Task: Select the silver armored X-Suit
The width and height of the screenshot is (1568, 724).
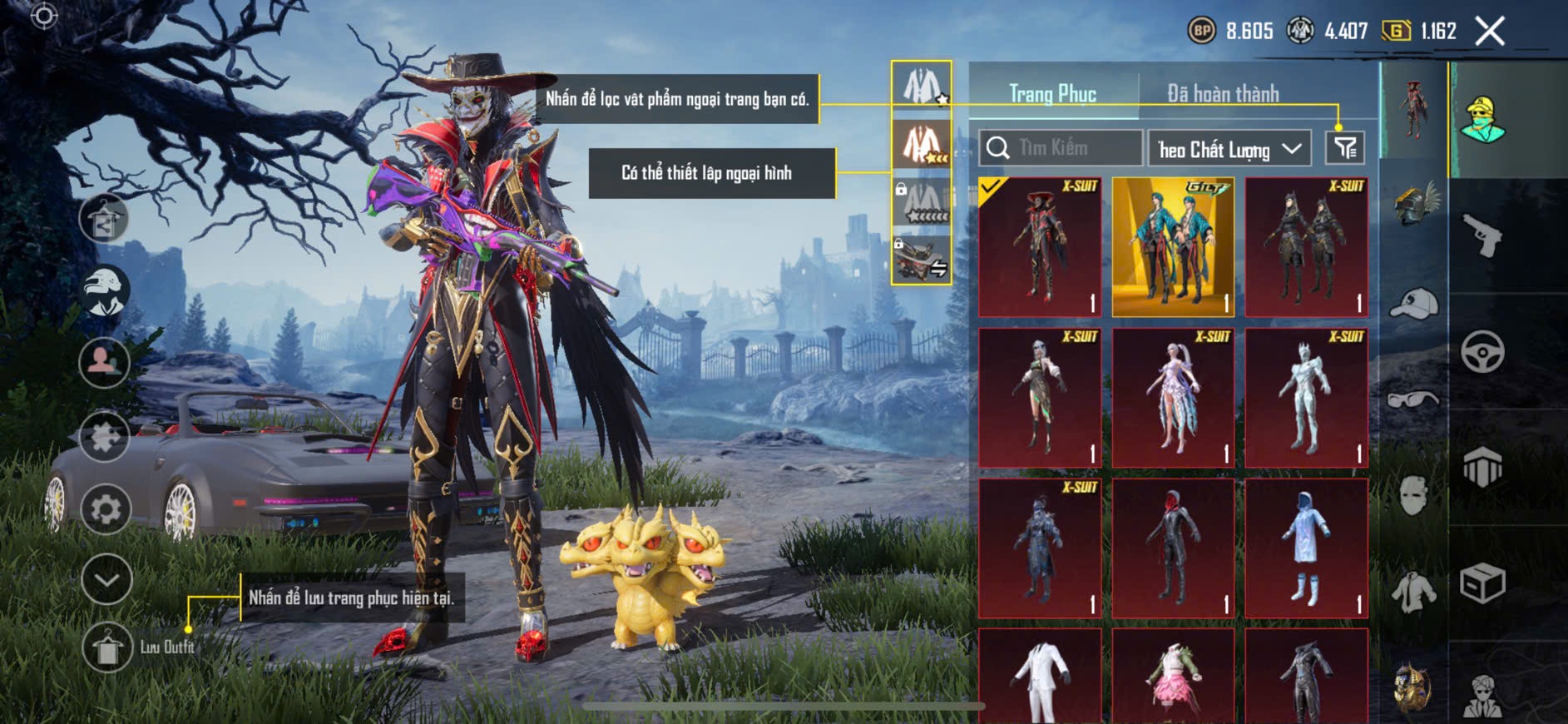Action: pyautogui.click(x=1306, y=398)
